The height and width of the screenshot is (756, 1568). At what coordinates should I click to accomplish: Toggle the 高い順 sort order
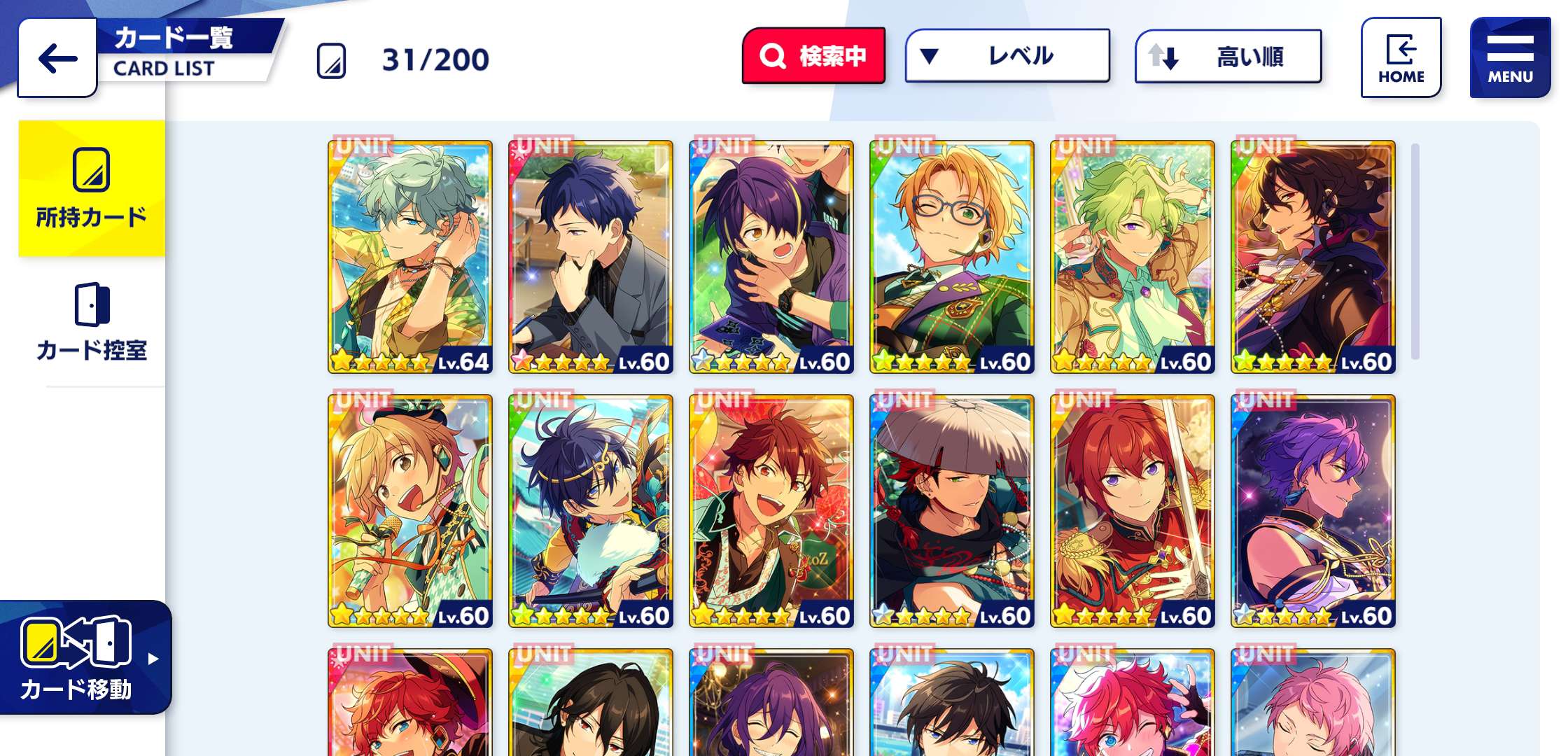[x=1228, y=57]
